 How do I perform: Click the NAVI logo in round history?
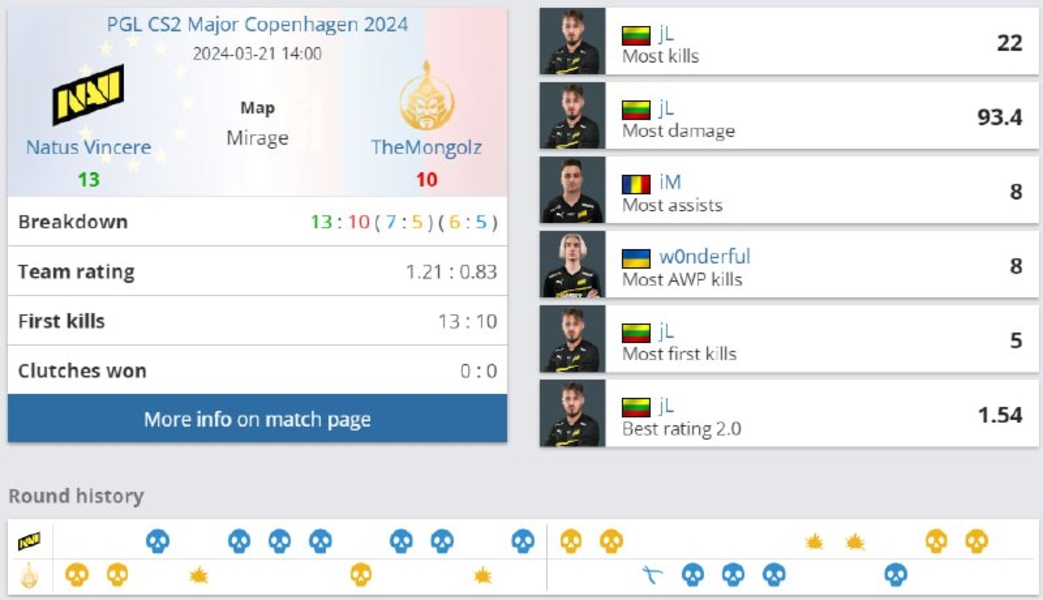click(x=29, y=542)
